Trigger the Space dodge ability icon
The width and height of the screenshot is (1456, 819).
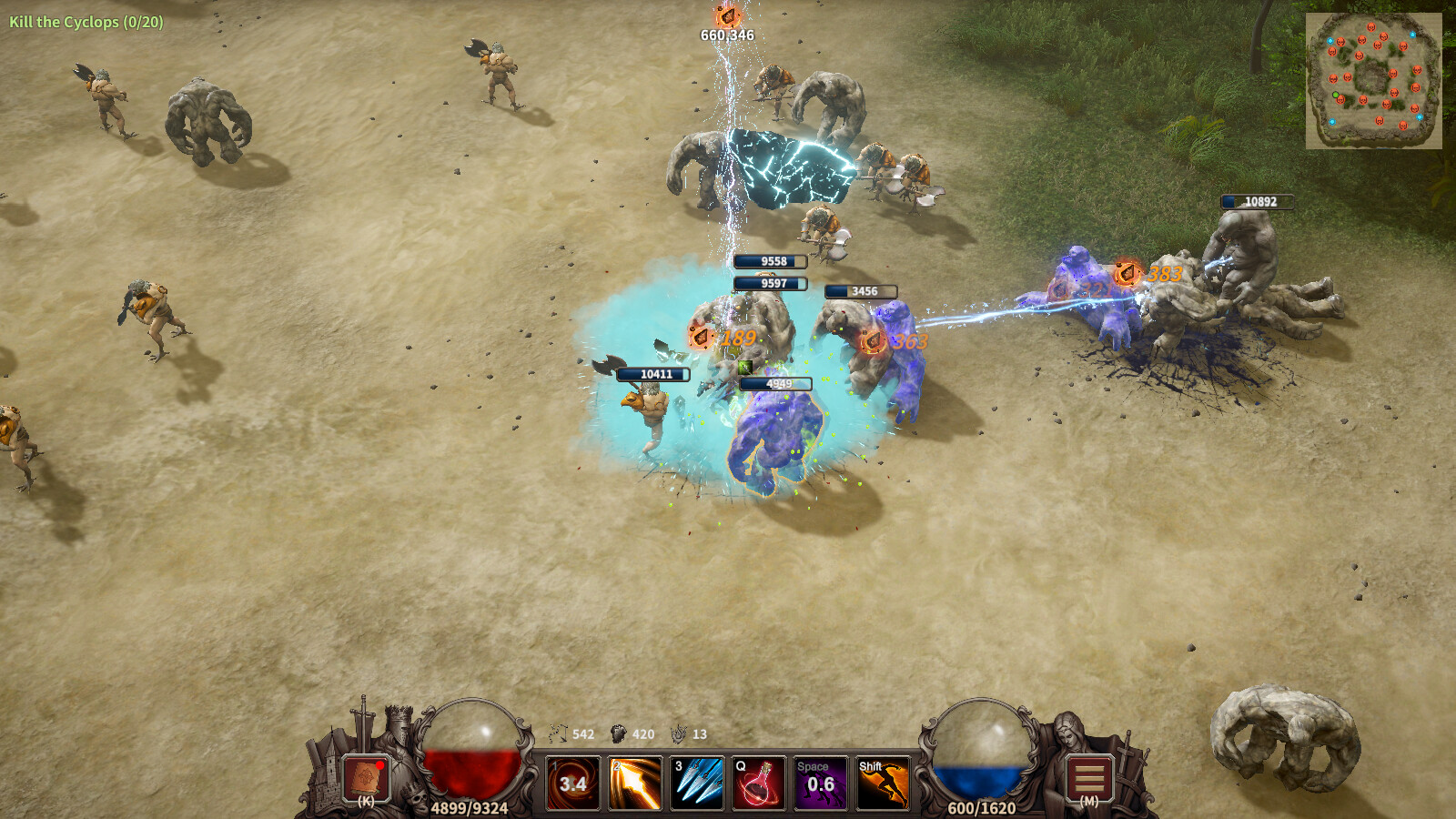click(819, 783)
